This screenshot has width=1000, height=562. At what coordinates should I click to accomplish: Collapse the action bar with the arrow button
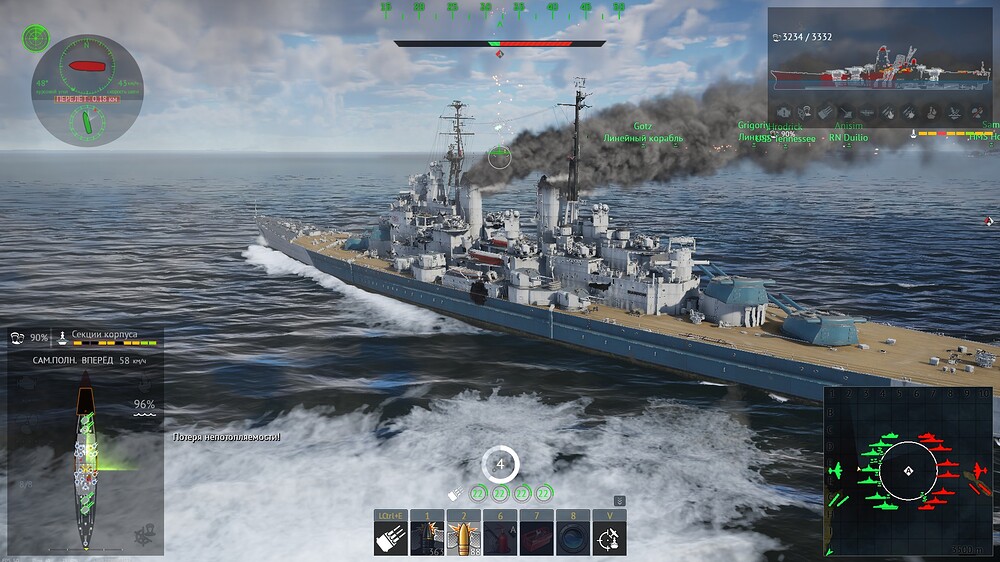[619, 500]
